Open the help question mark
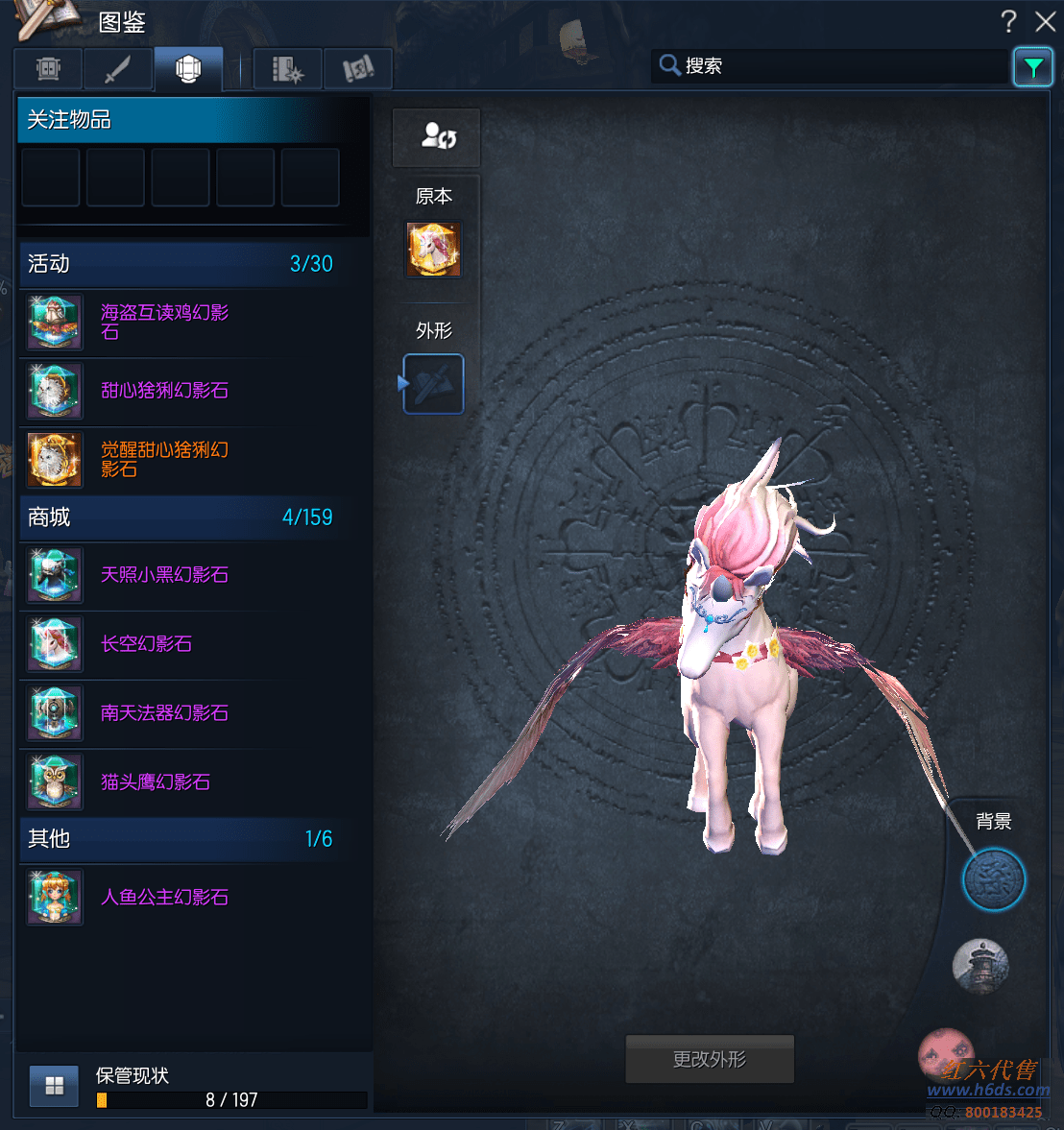This screenshot has height=1130, width=1064. [x=1008, y=21]
